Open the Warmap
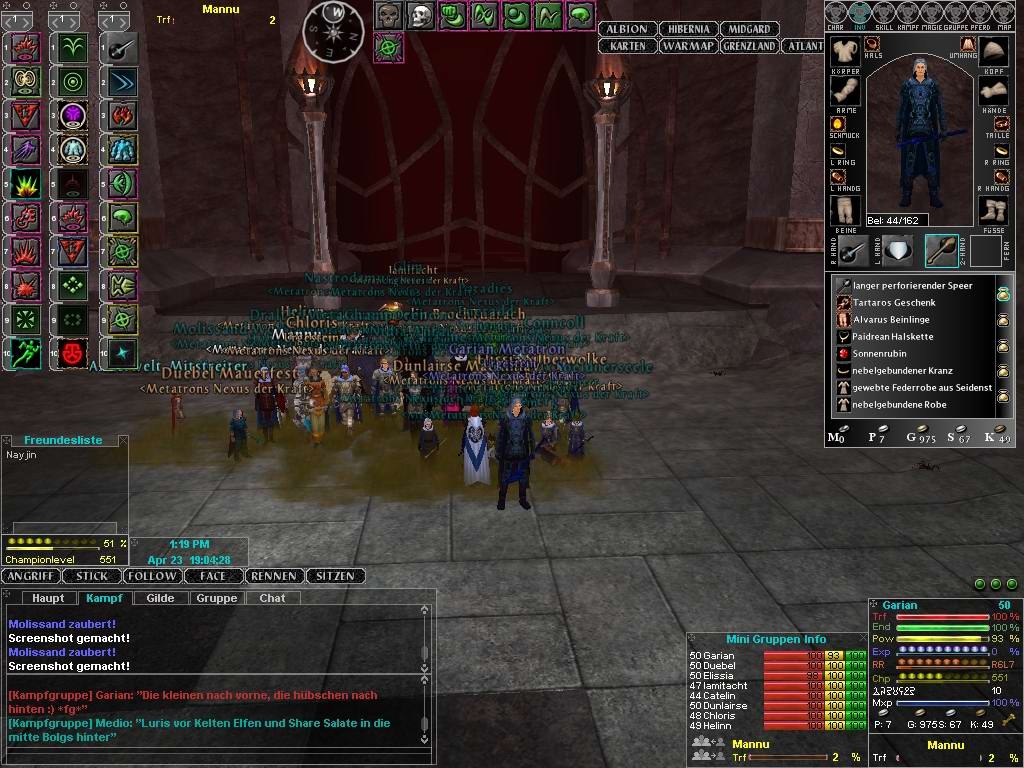 pyautogui.click(x=688, y=46)
